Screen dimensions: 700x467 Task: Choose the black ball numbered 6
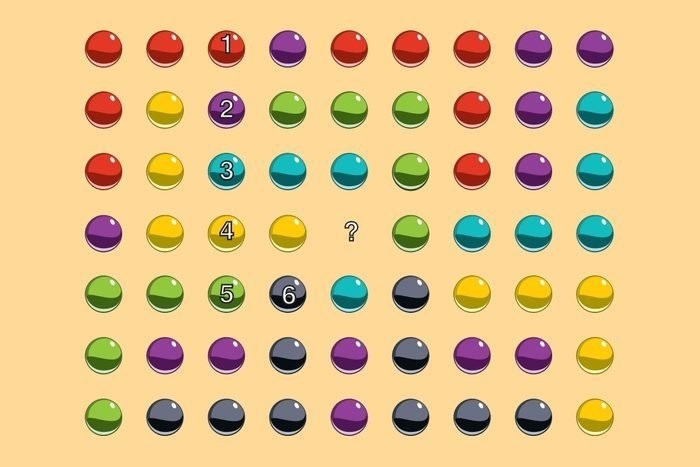pos(288,293)
